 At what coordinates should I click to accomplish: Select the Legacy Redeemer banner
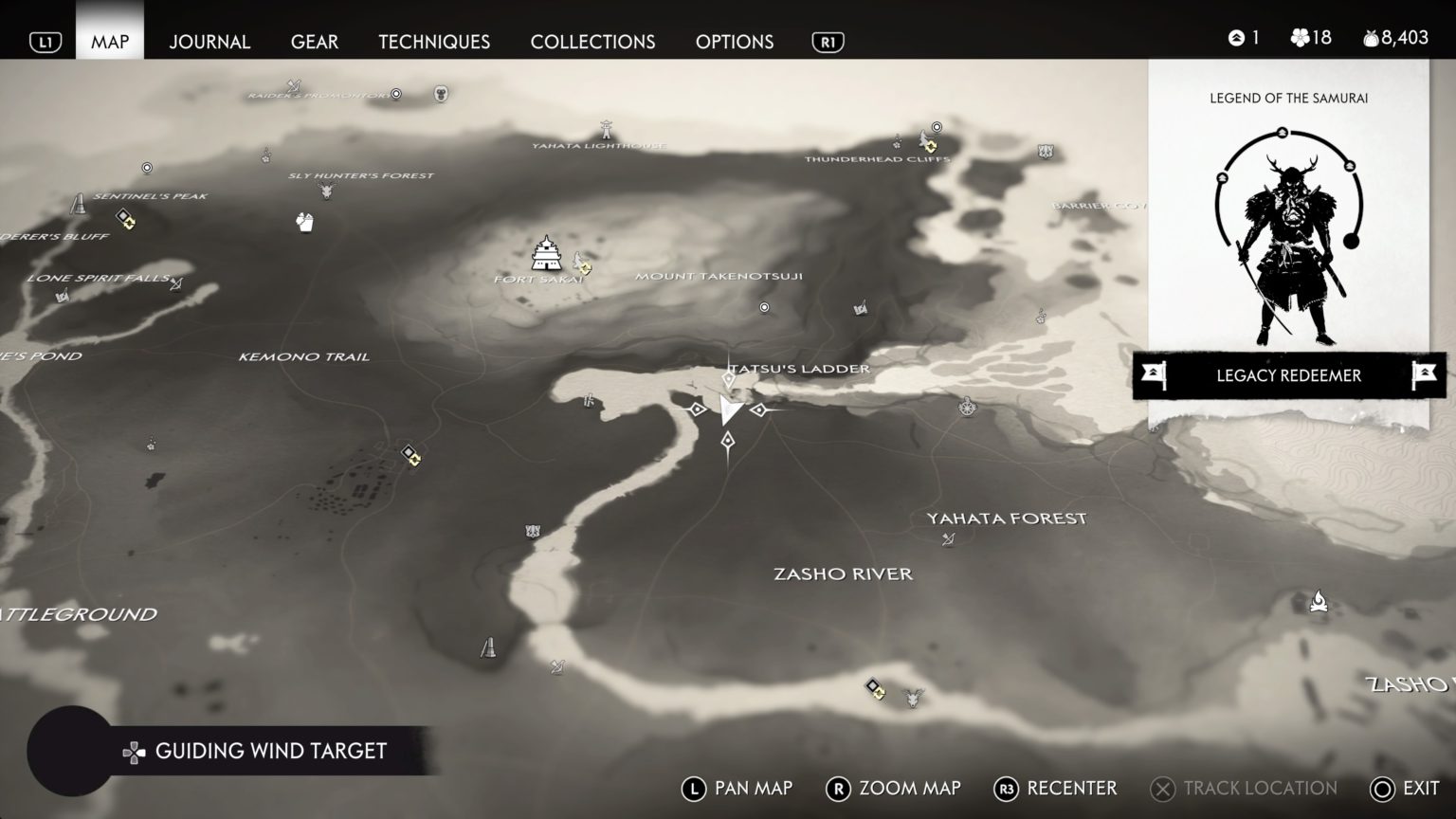click(x=1287, y=375)
